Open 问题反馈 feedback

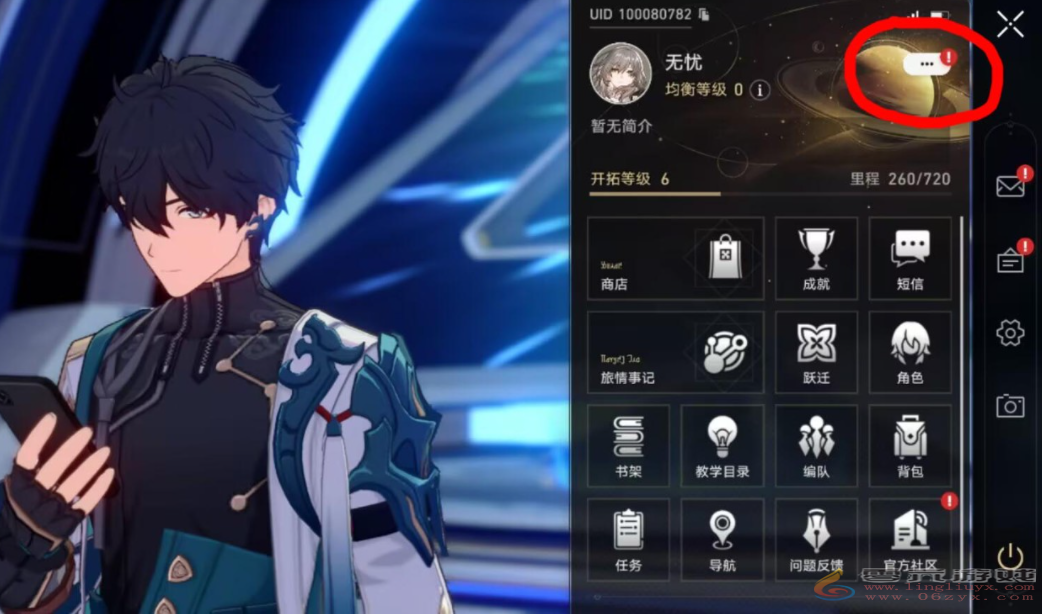point(816,538)
